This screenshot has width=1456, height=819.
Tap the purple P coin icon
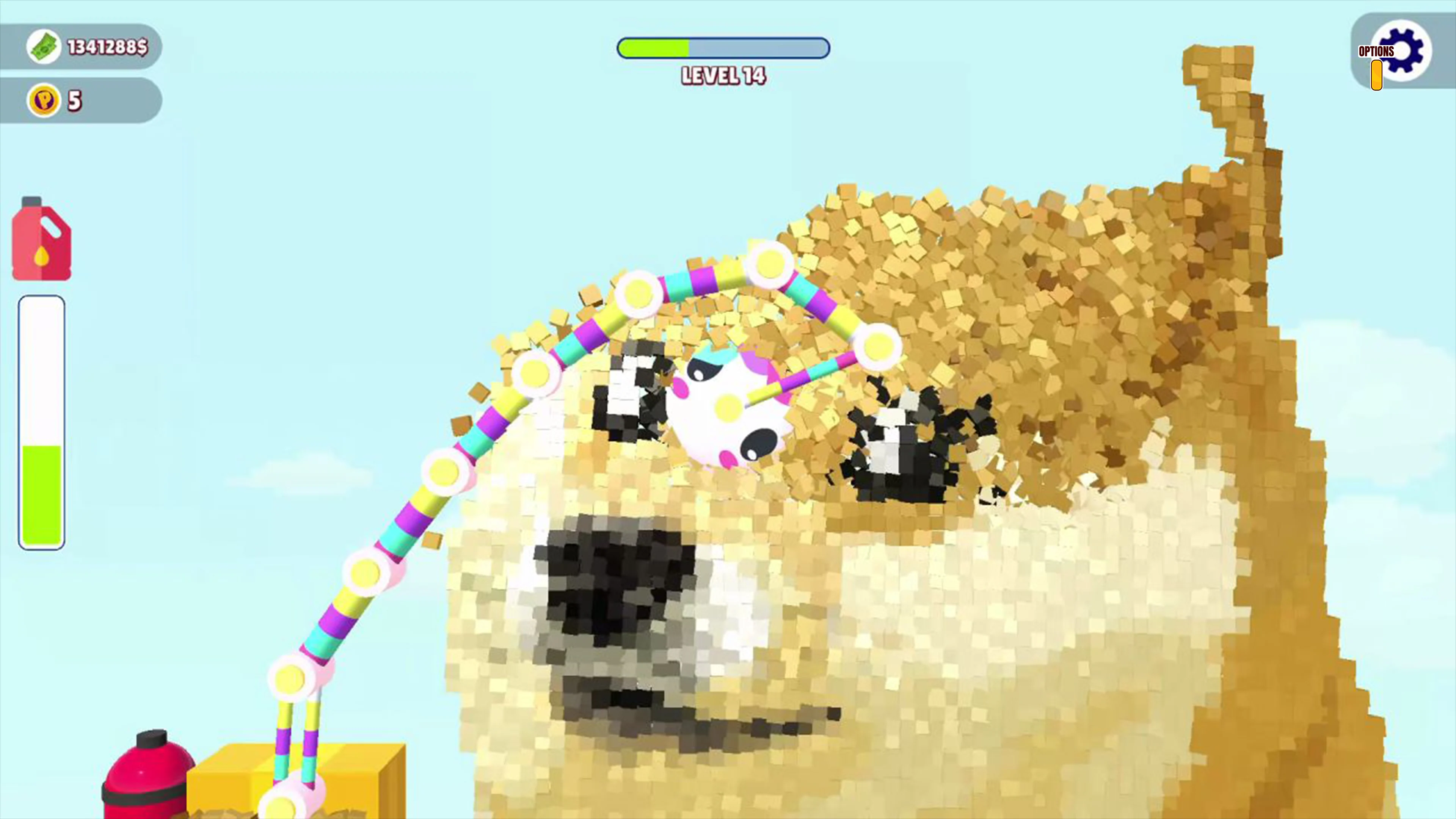(x=45, y=99)
